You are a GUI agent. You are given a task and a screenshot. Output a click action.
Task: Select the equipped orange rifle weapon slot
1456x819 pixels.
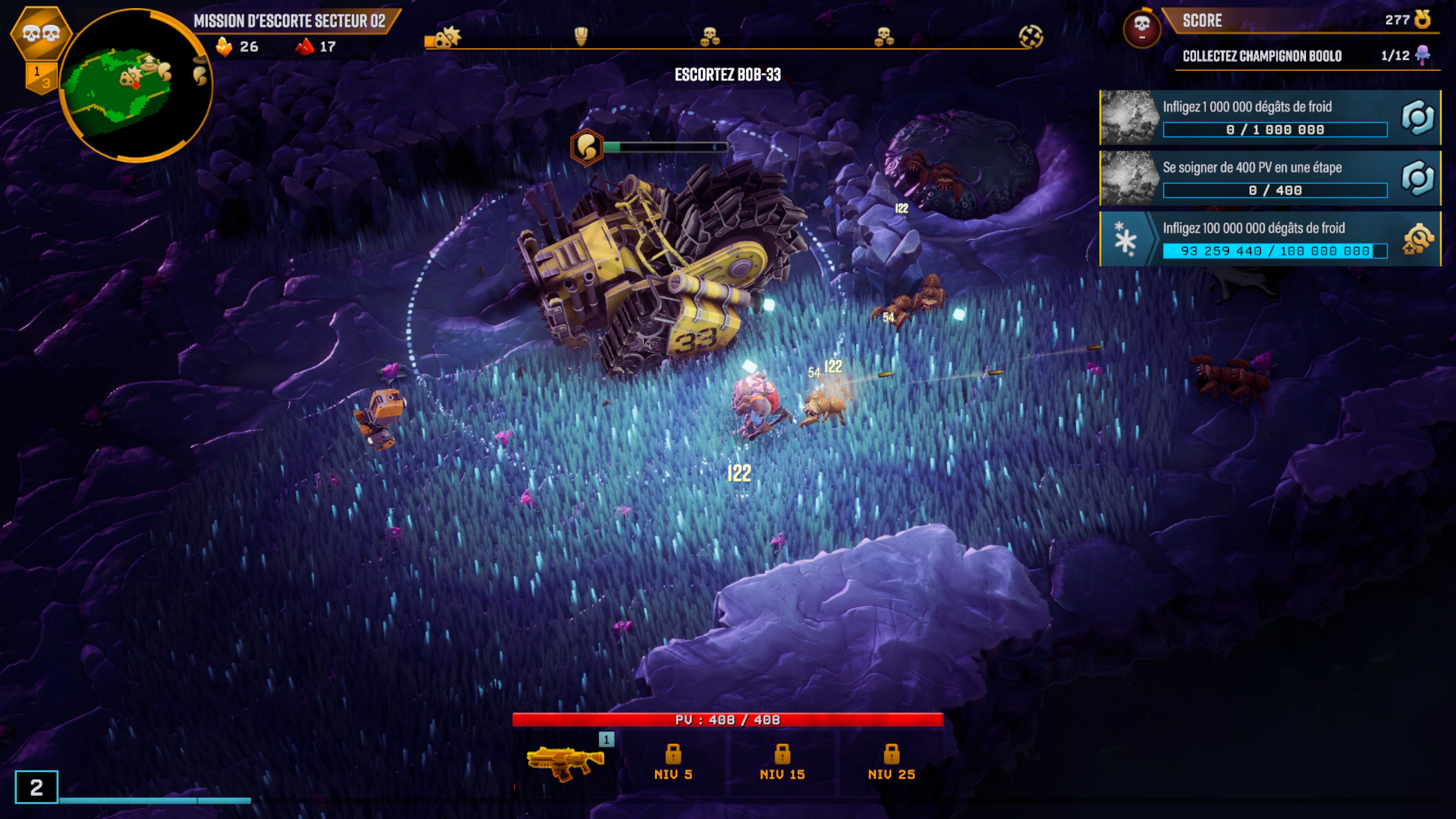click(x=565, y=761)
